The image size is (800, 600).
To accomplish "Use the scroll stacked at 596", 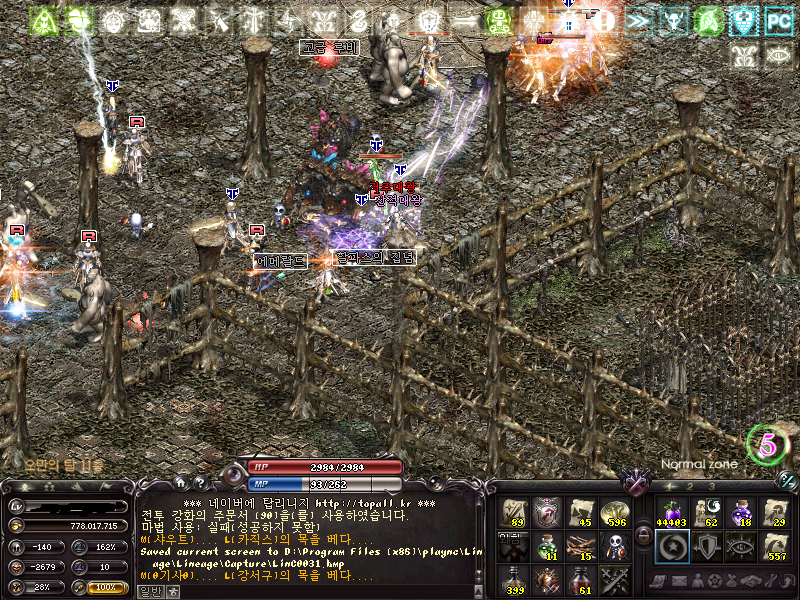I will tap(615, 511).
